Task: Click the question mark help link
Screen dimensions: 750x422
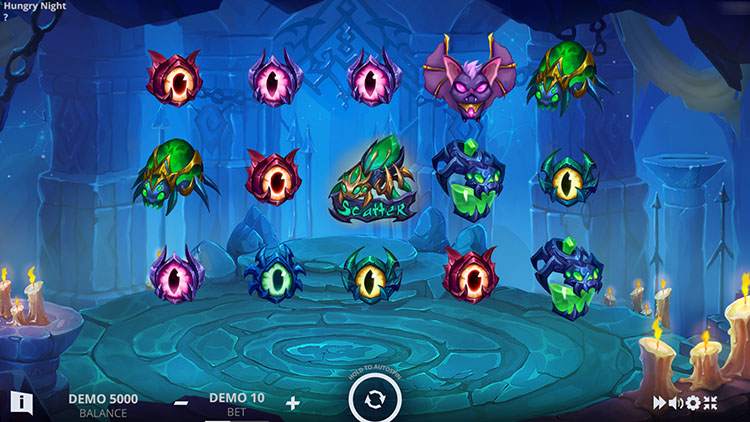Action: (x=6, y=17)
